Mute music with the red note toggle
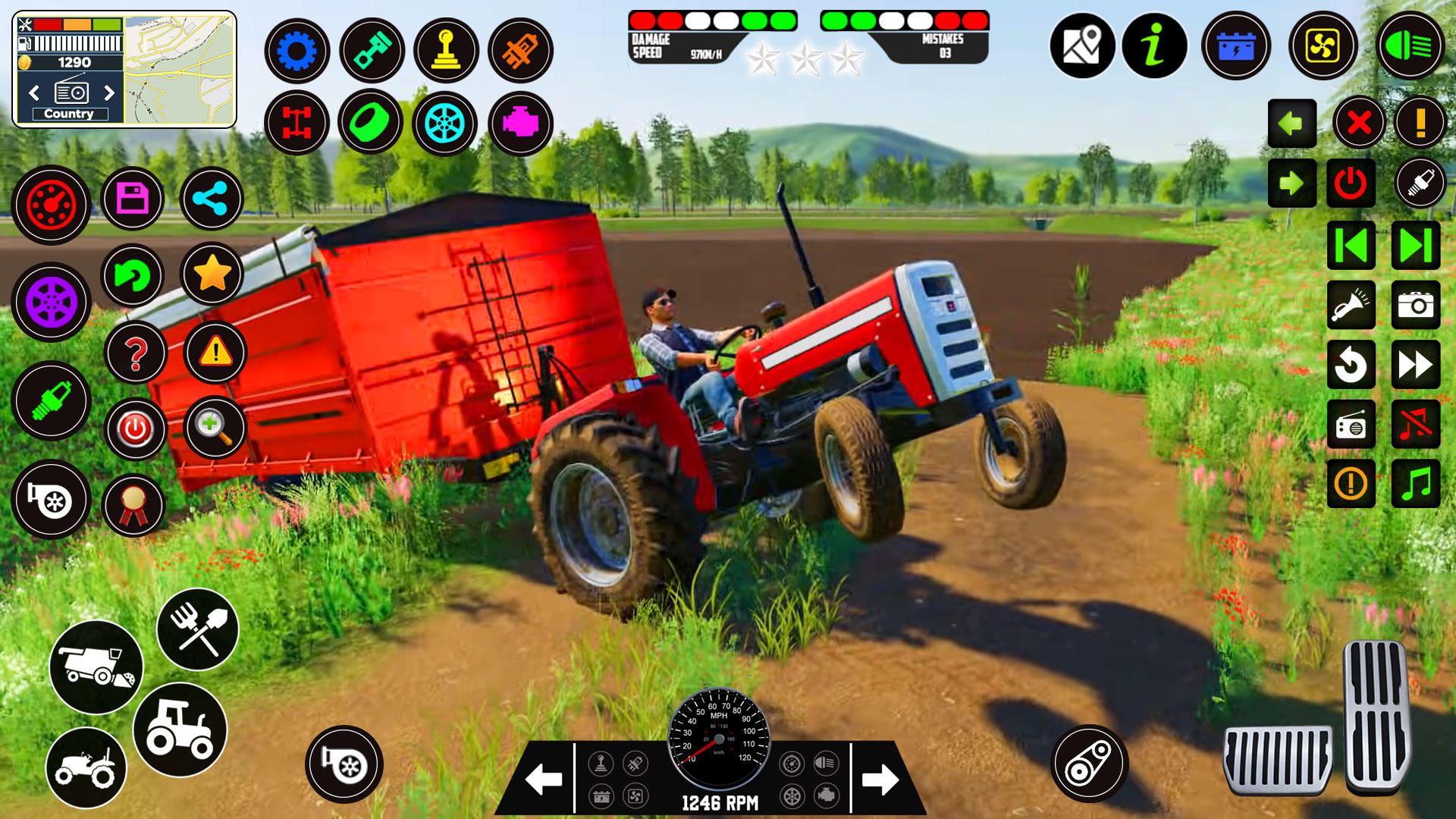This screenshot has height=819, width=1456. [x=1417, y=425]
